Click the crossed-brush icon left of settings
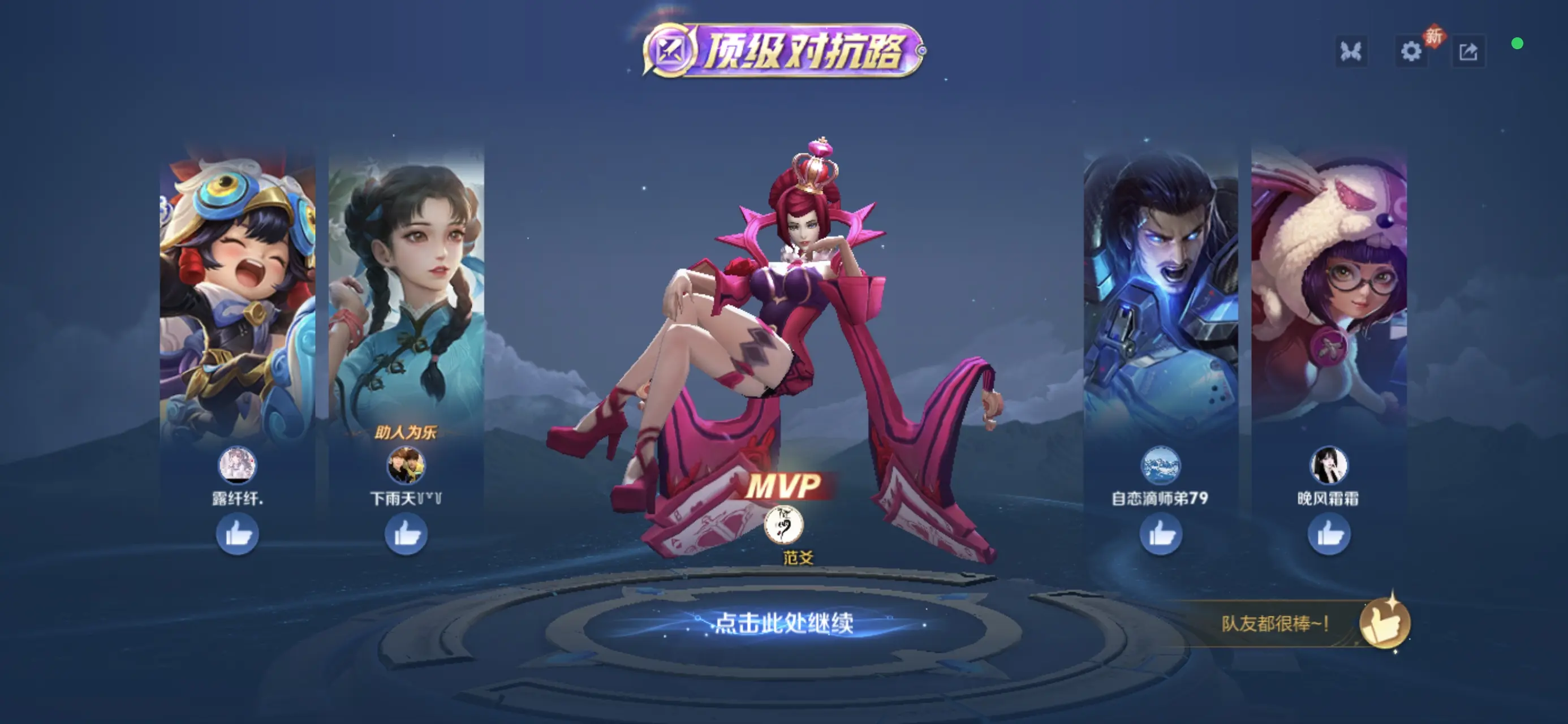Viewport: 1568px width, 724px height. pos(1353,52)
